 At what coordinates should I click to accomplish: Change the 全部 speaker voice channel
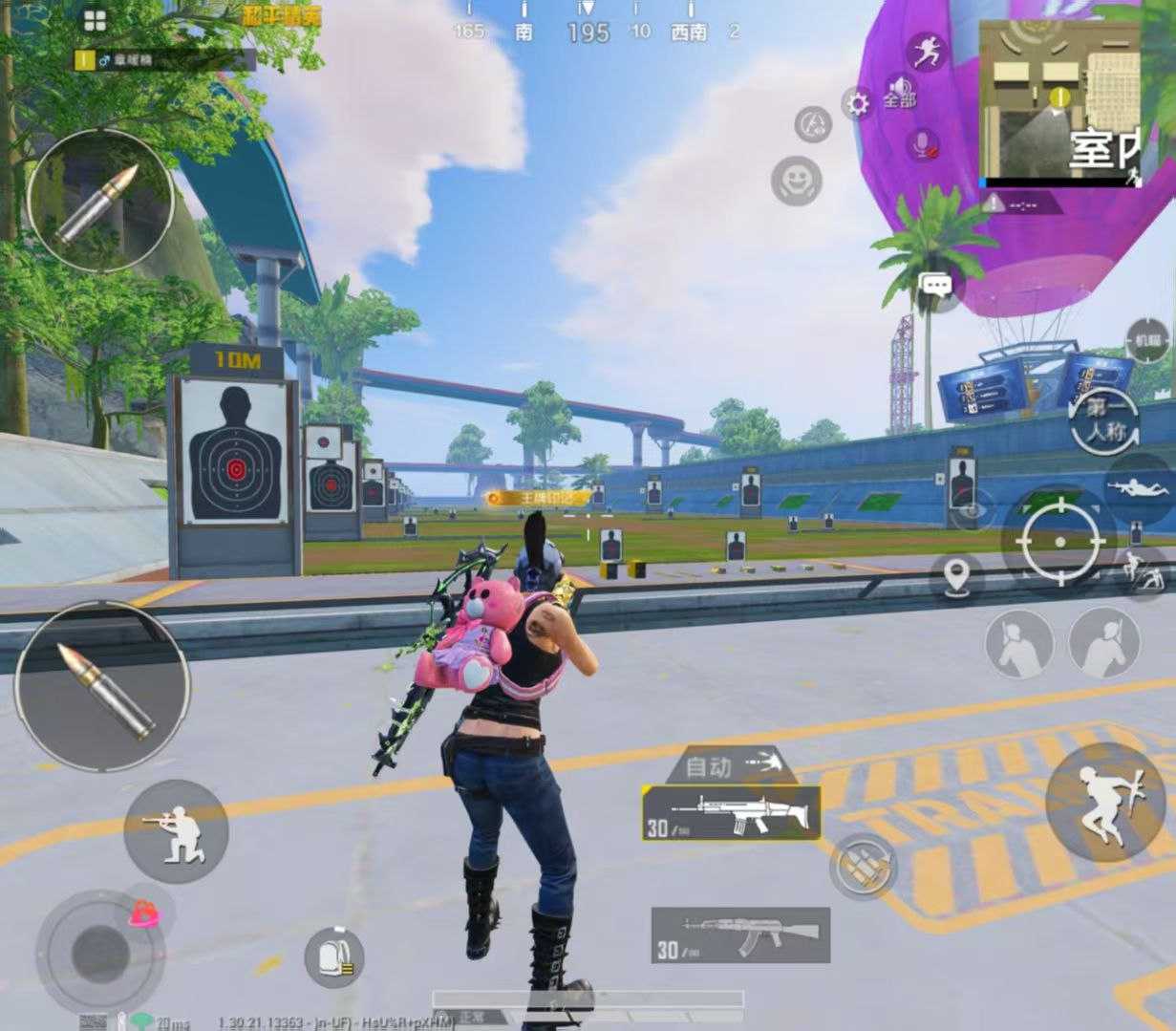coord(899,93)
